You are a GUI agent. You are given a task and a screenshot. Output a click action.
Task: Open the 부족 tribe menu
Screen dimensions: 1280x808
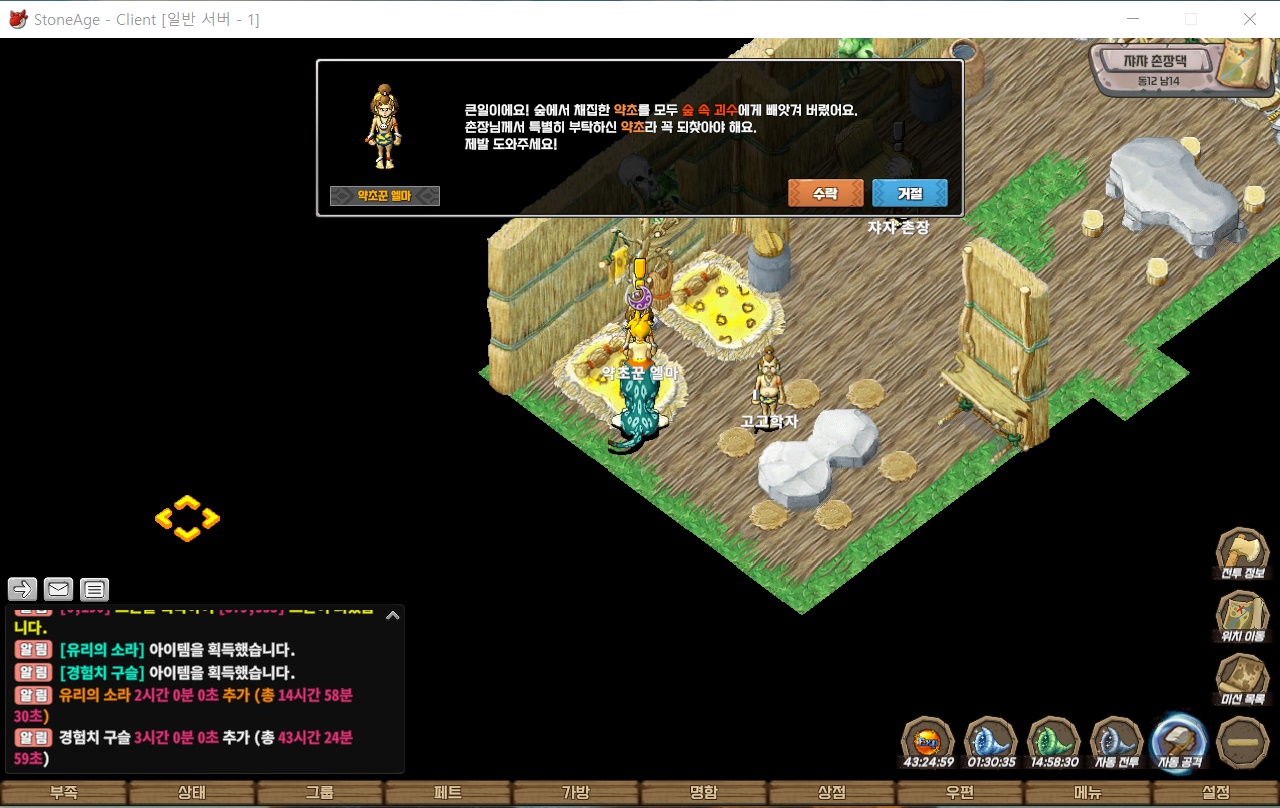(x=64, y=793)
